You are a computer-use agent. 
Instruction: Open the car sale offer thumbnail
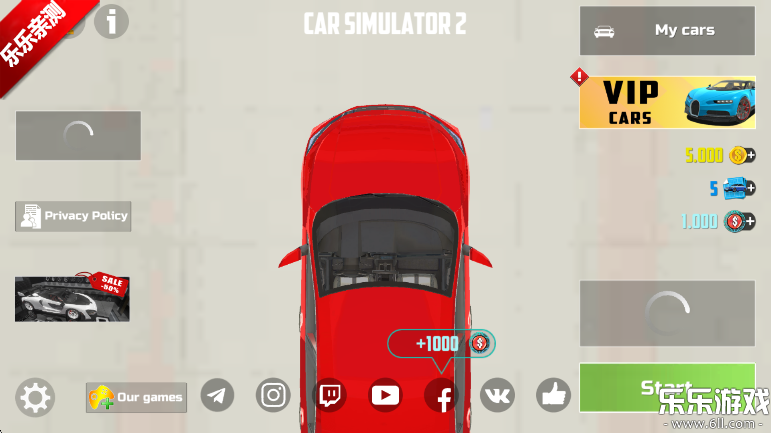[x=72, y=298]
